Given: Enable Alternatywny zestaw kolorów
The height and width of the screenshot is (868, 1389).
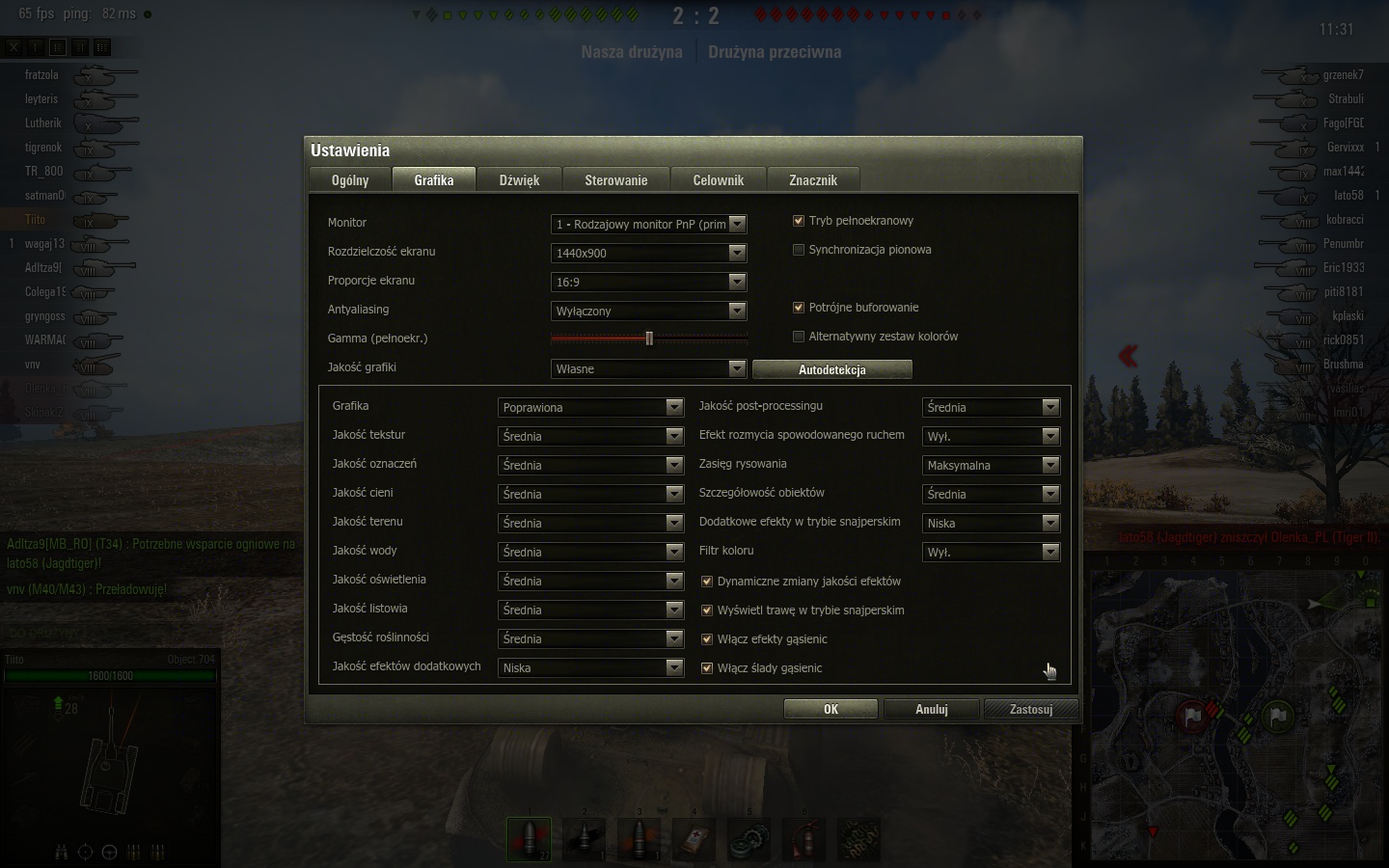Looking at the screenshot, I should [799, 337].
